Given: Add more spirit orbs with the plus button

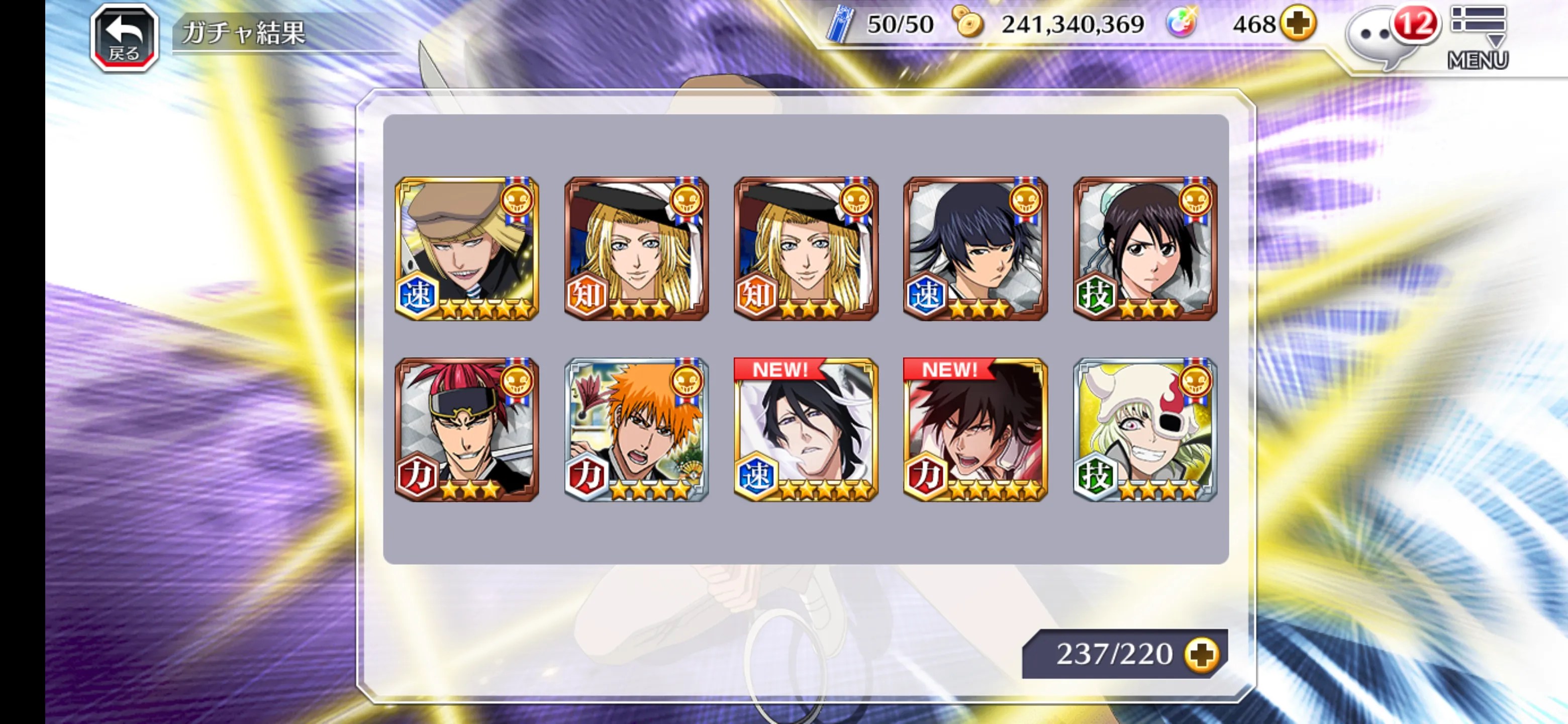Looking at the screenshot, I should pos(1297,24).
